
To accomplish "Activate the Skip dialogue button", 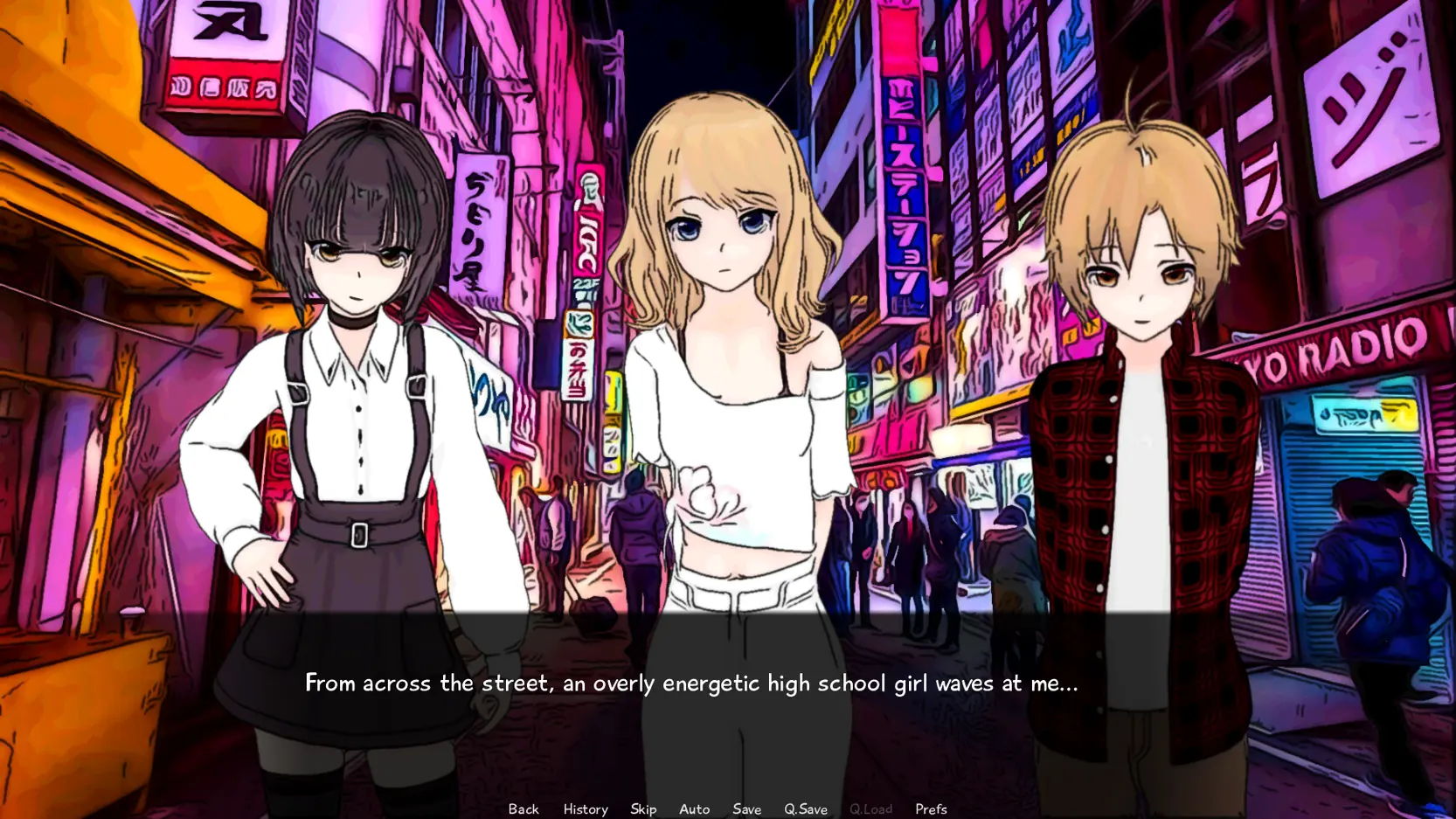I will (x=643, y=809).
